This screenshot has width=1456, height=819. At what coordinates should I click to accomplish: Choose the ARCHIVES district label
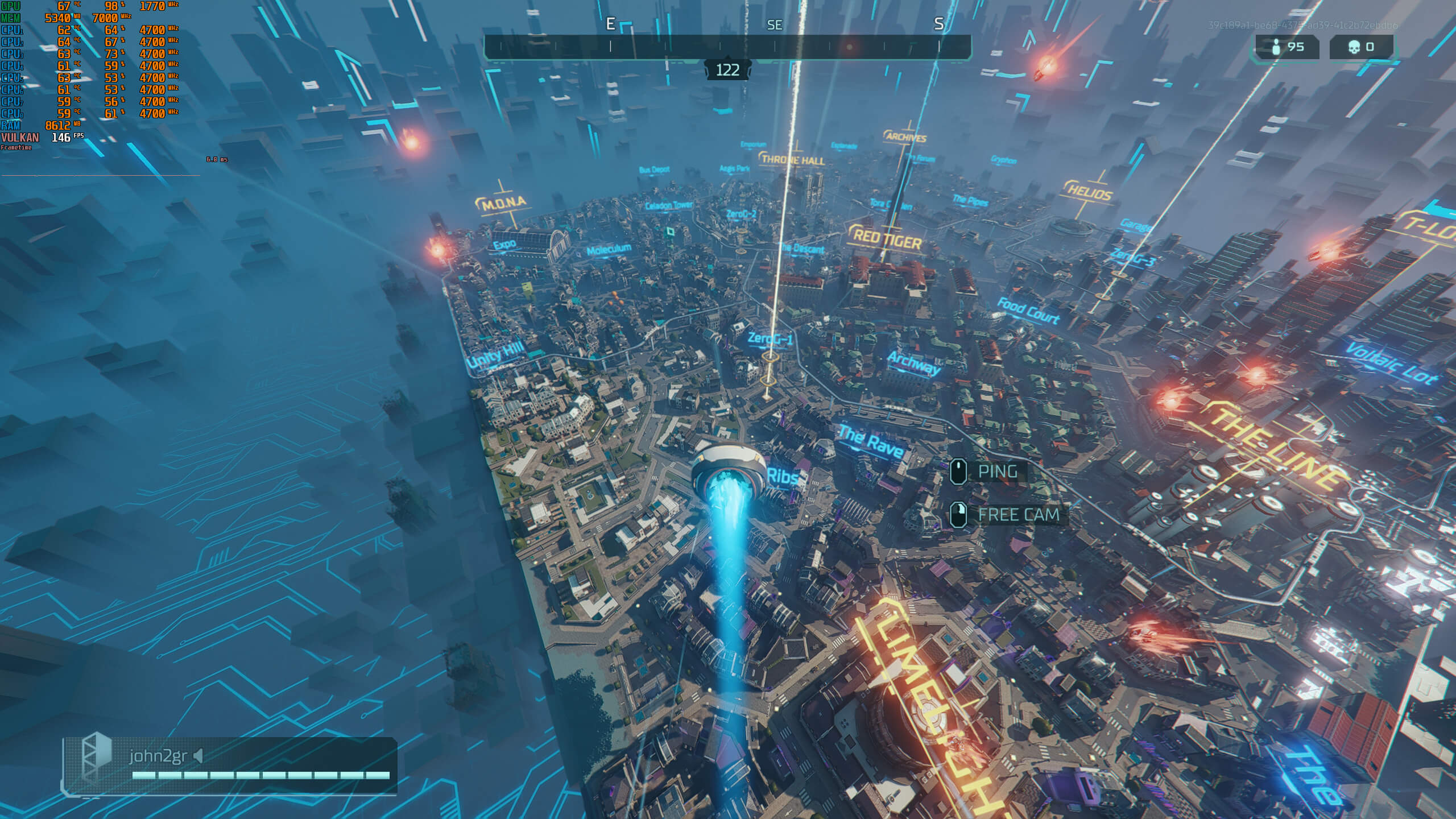point(906,138)
